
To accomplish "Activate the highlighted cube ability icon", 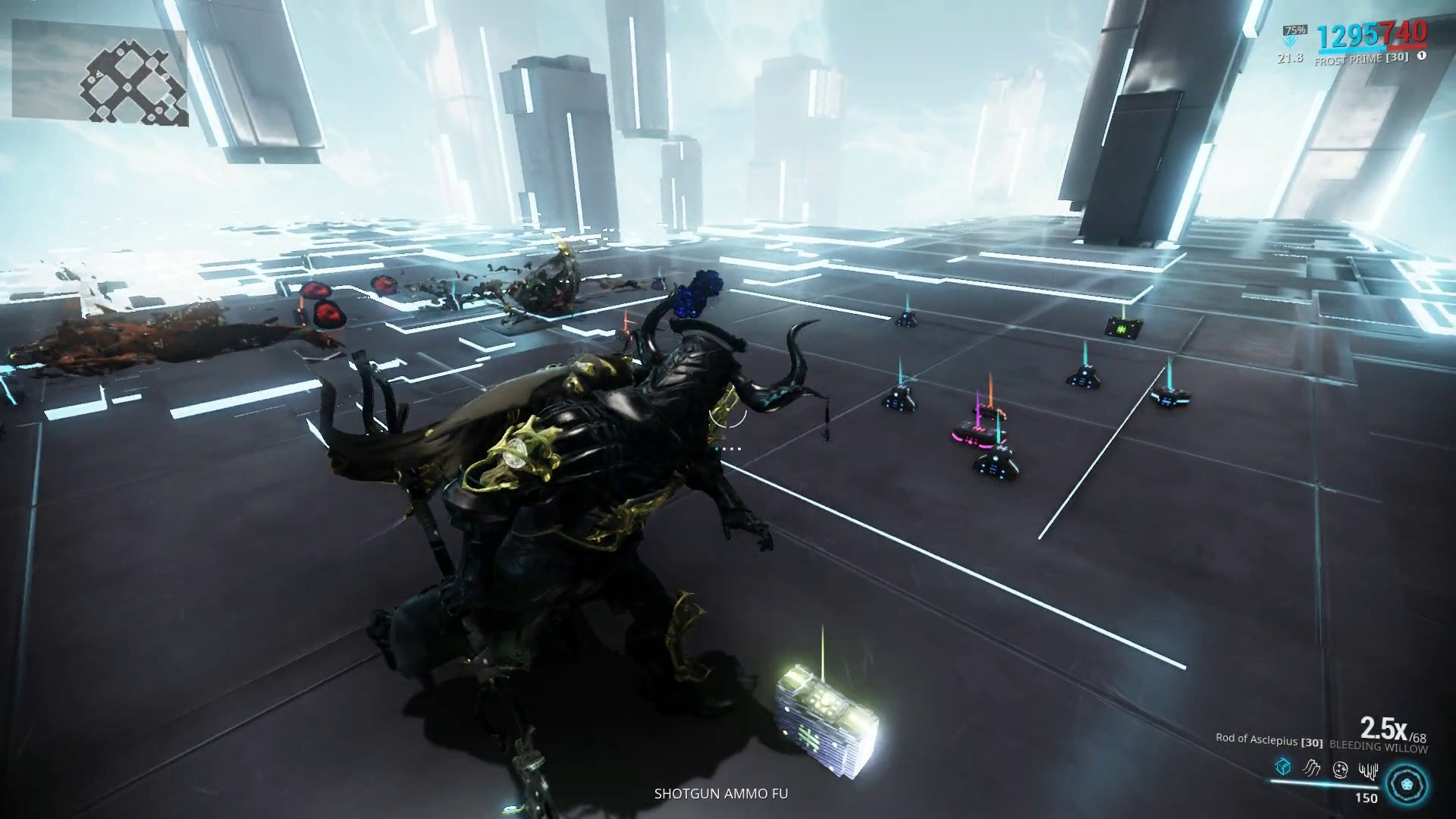I will [1282, 767].
